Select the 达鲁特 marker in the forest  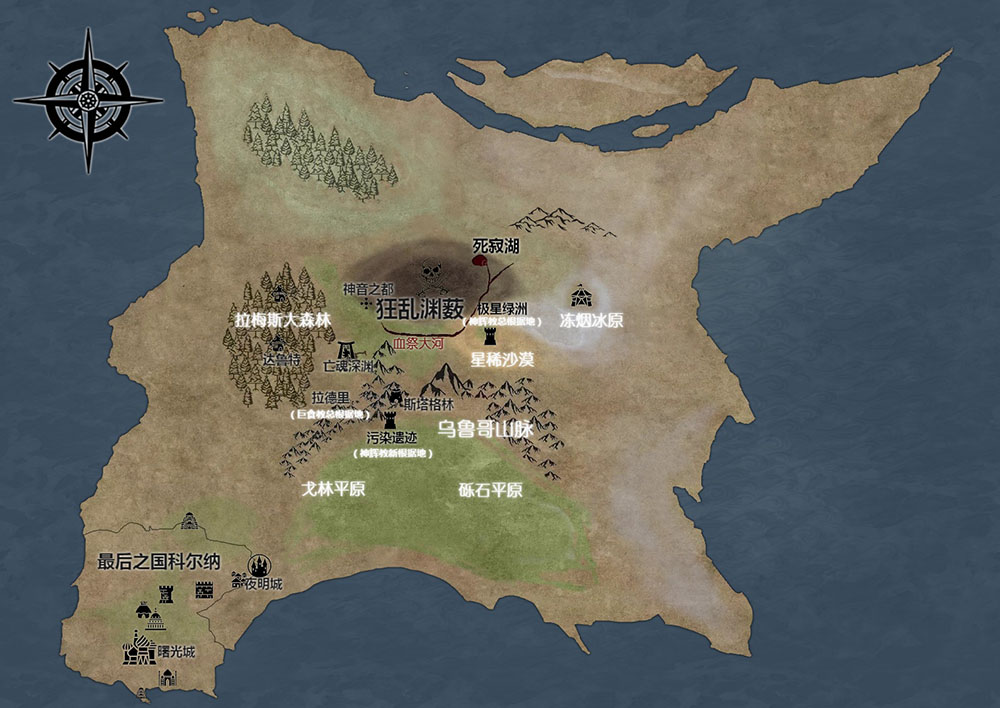pos(277,342)
